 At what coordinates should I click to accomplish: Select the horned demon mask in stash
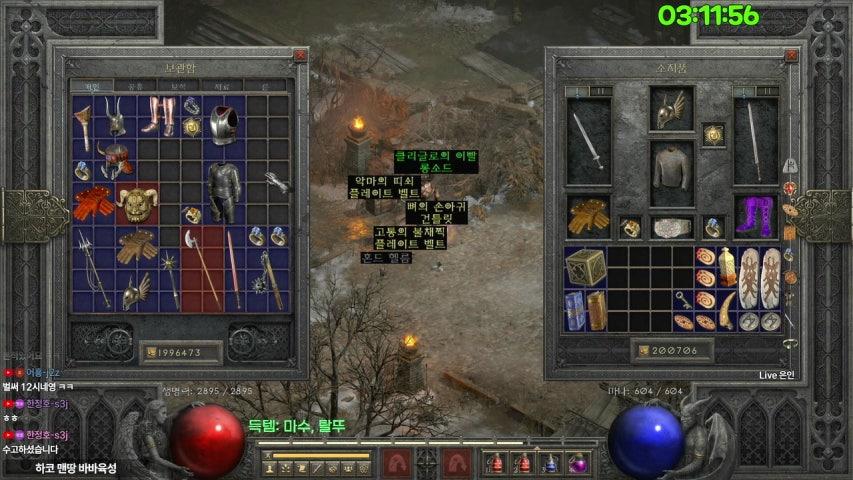[136, 203]
